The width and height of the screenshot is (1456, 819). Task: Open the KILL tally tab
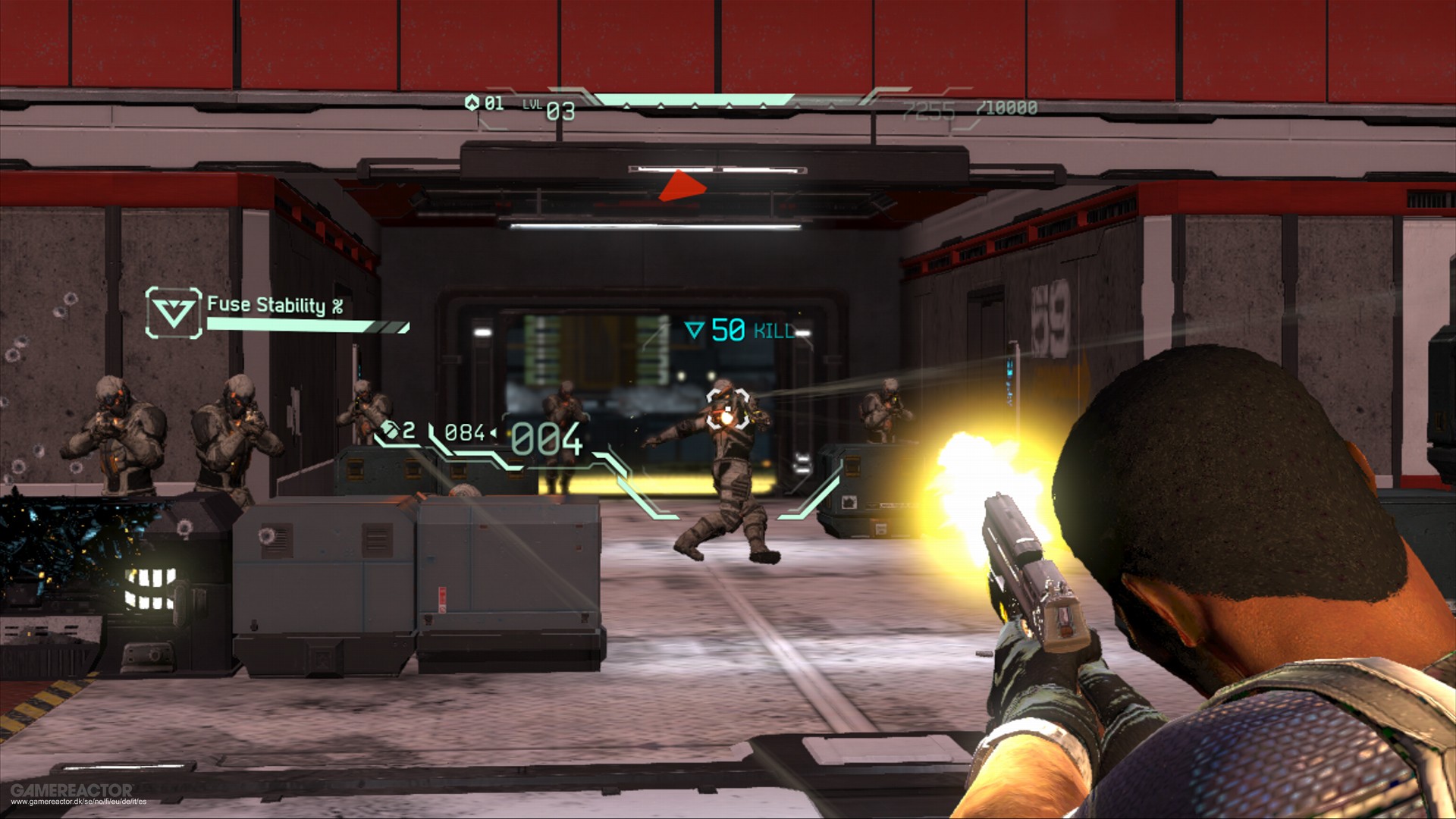773,329
